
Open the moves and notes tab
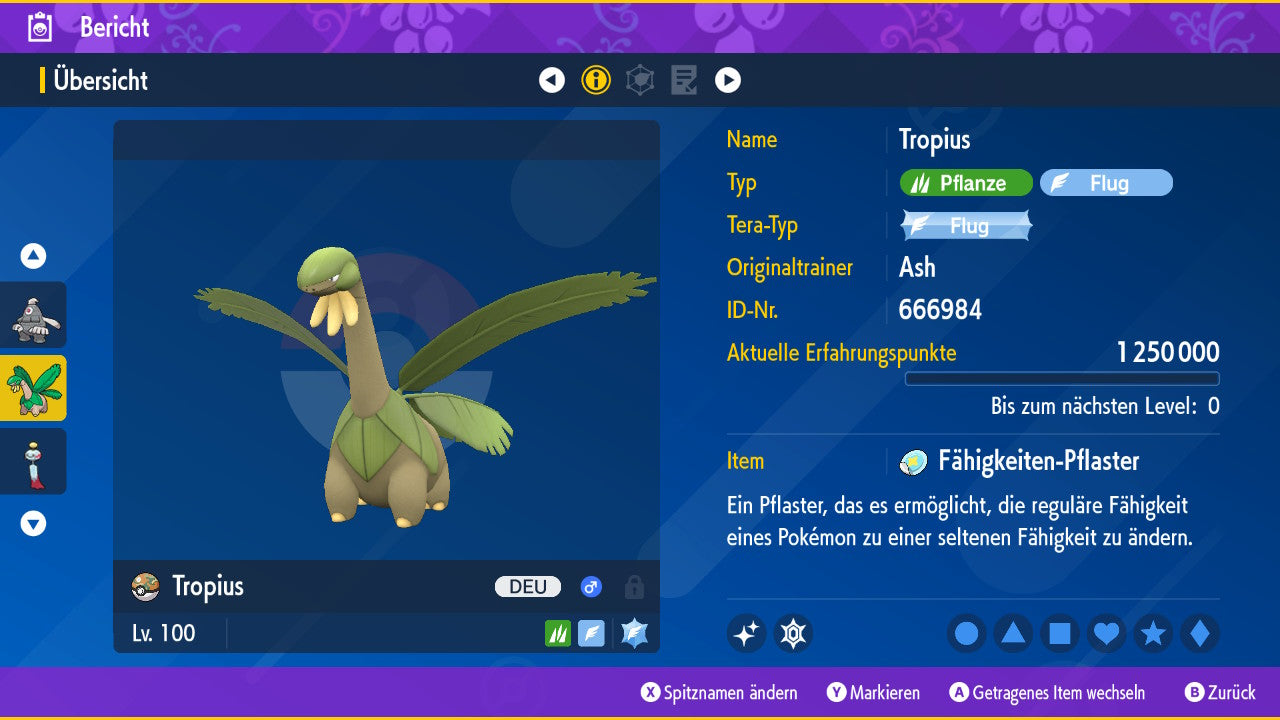pos(684,80)
